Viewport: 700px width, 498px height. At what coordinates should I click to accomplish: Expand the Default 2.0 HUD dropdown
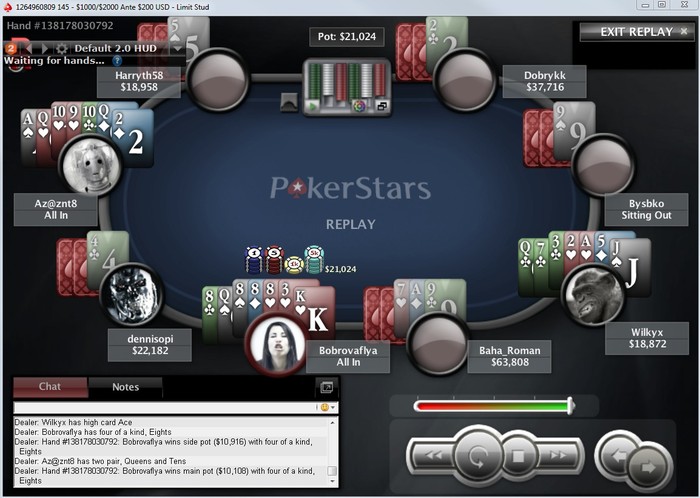(x=176, y=48)
